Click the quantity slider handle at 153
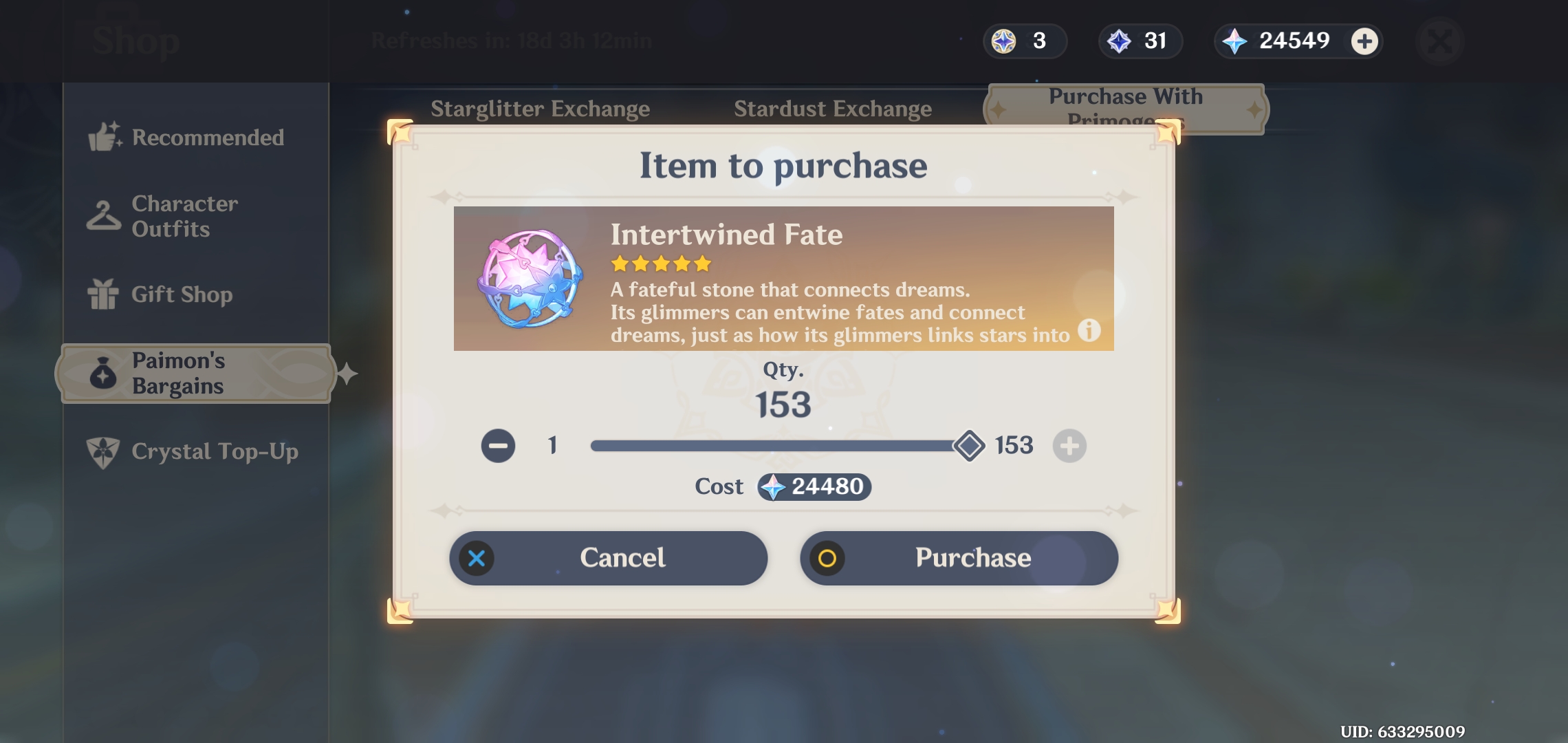The height and width of the screenshot is (743, 1568). pos(970,446)
